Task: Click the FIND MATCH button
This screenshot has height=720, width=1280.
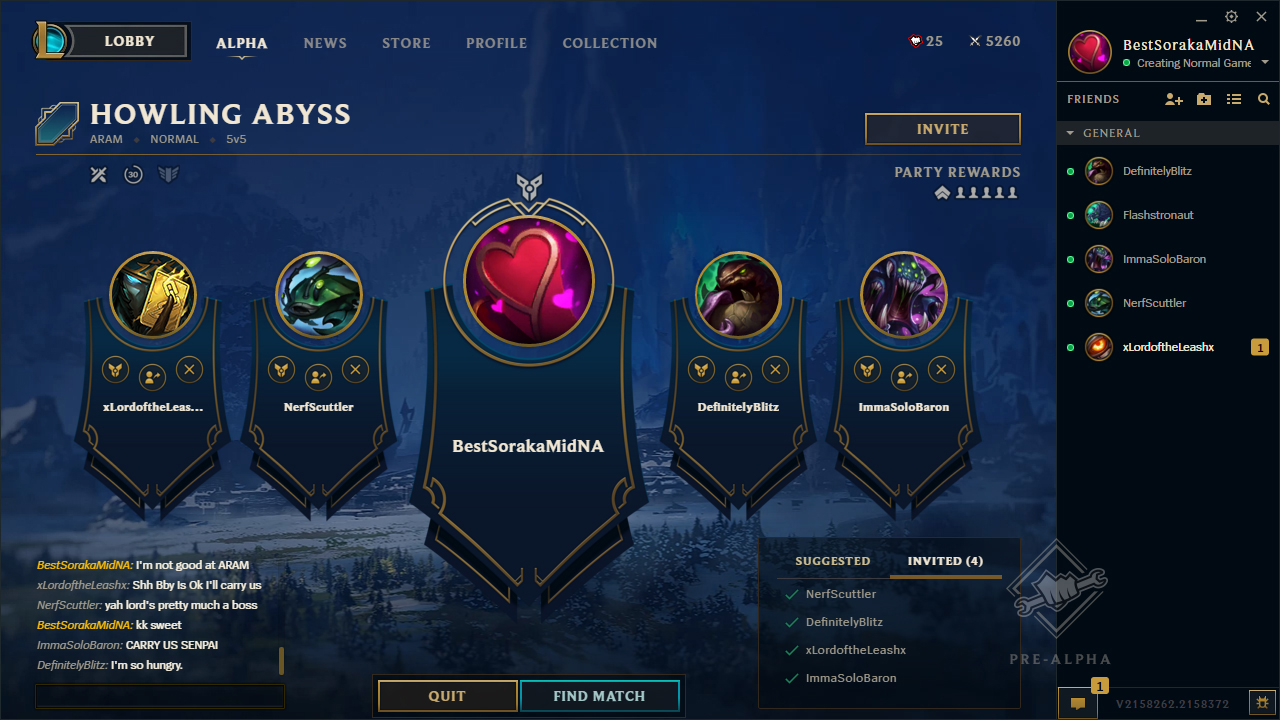Action: (x=599, y=695)
